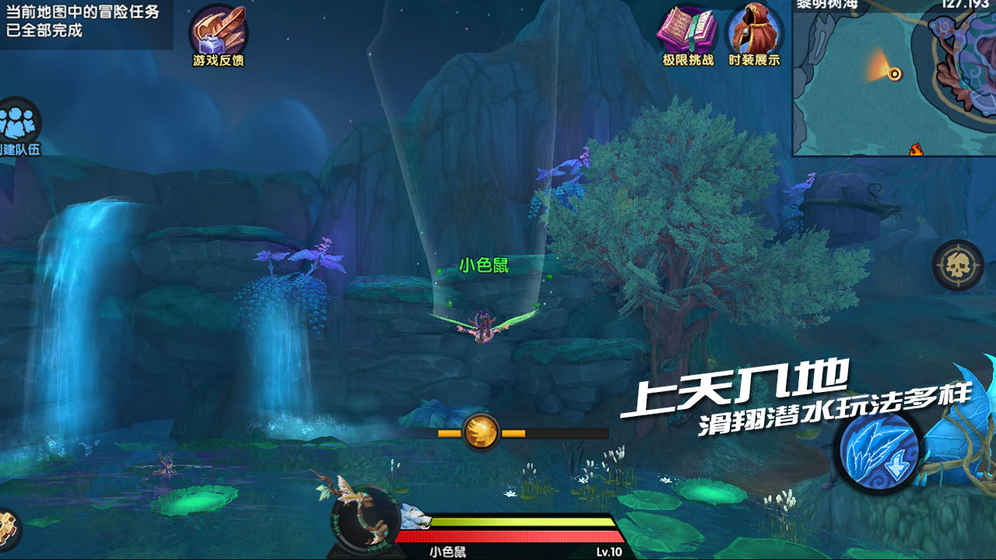
Task: Open the minimap in the corner
Action: point(894,77)
